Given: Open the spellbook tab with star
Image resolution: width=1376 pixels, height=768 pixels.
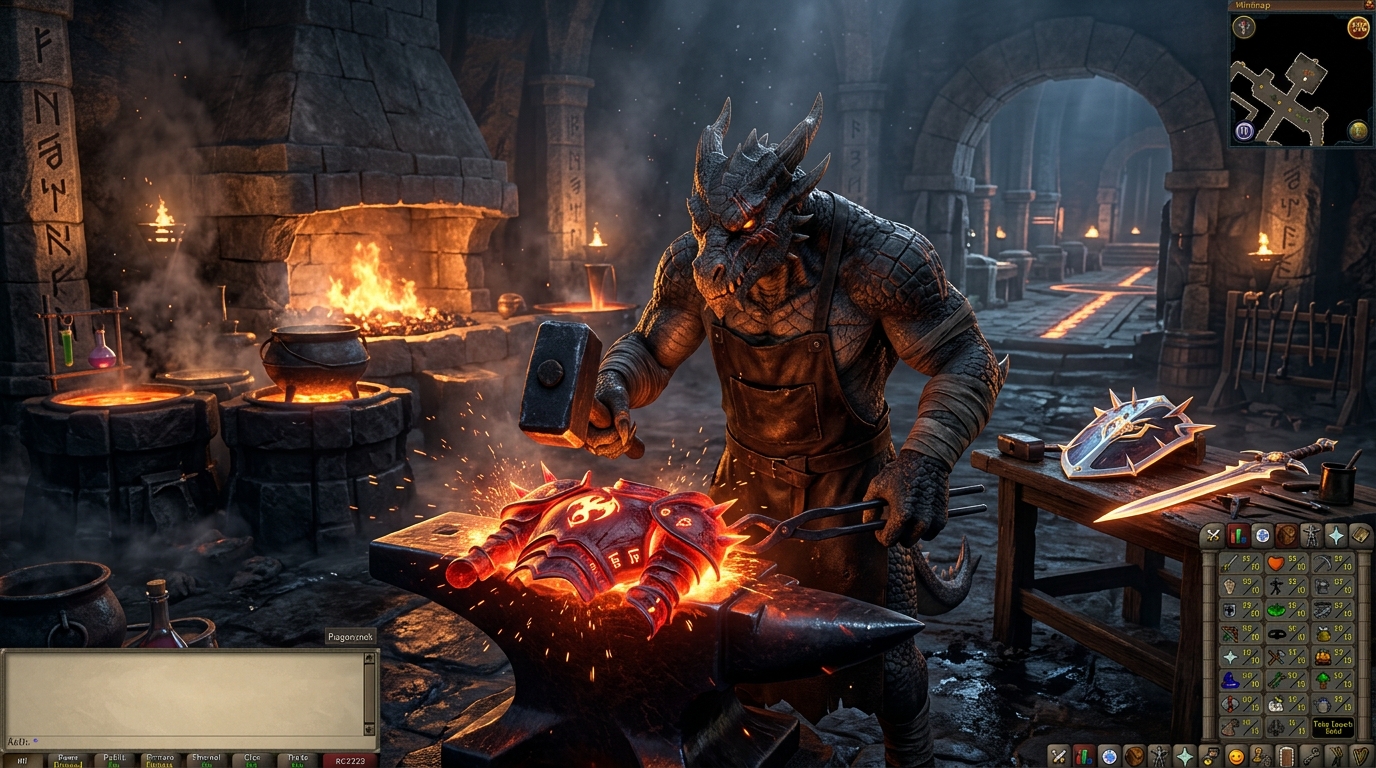Looking at the screenshot, I should click(x=1335, y=535).
